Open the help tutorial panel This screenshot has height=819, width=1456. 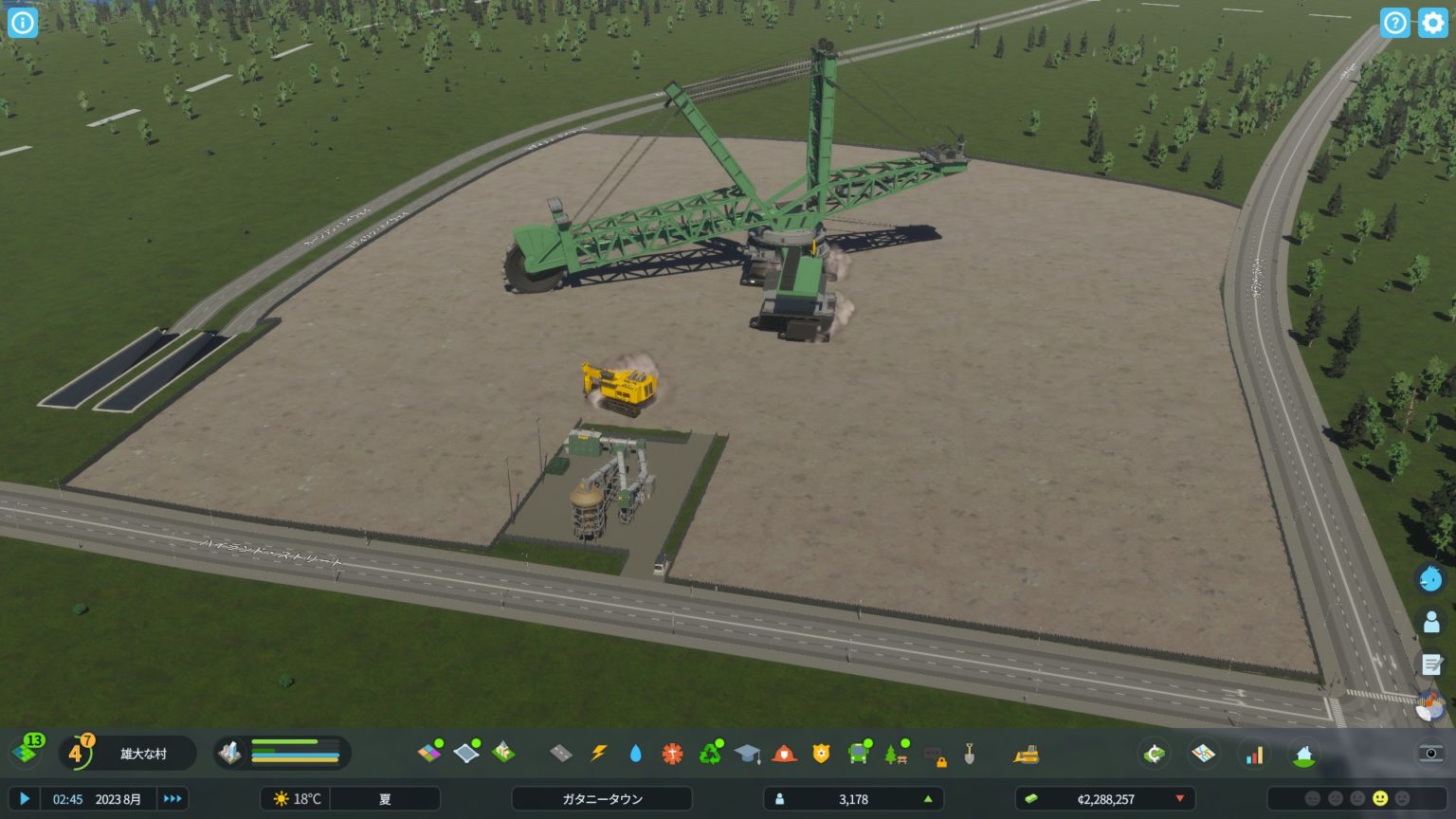tap(1394, 23)
